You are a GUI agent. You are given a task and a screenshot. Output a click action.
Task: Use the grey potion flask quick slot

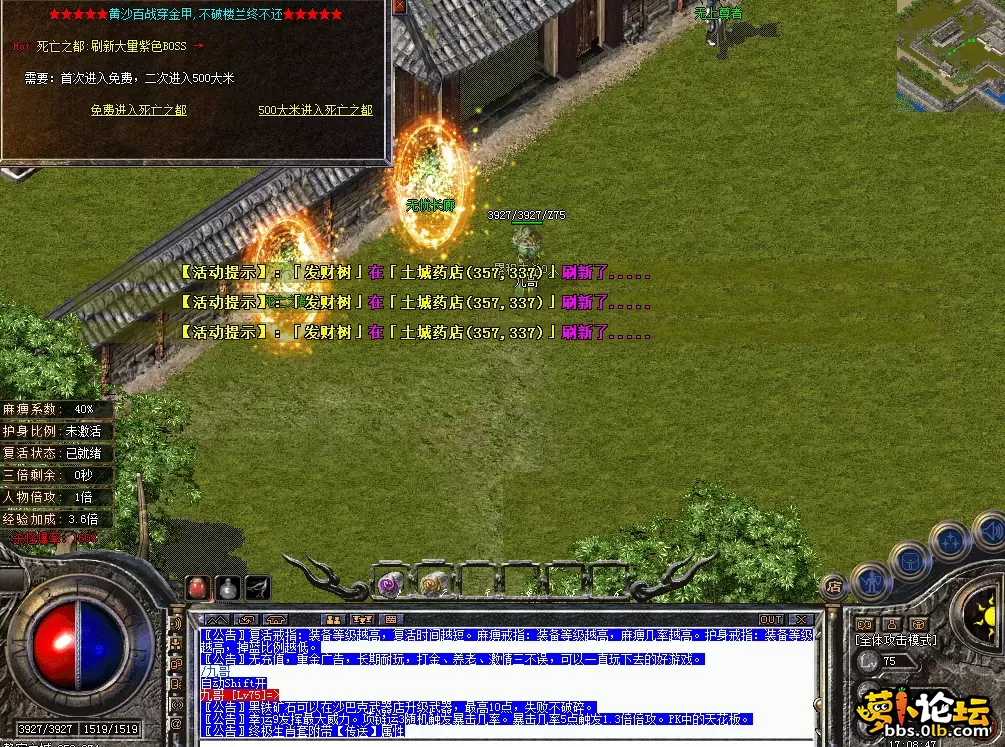tap(229, 587)
